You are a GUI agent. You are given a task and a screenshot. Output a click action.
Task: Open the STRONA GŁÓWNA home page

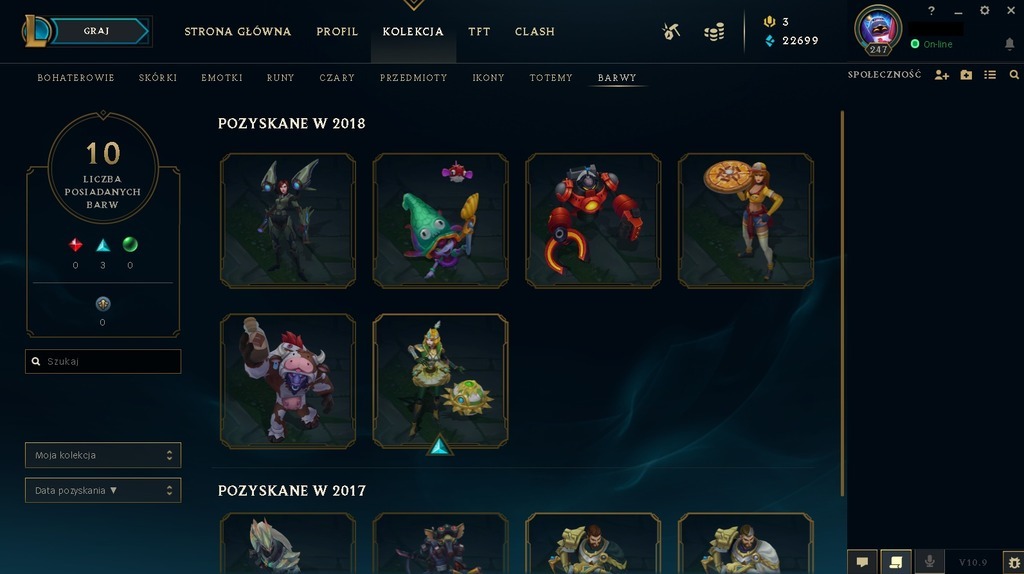click(238, 32)
